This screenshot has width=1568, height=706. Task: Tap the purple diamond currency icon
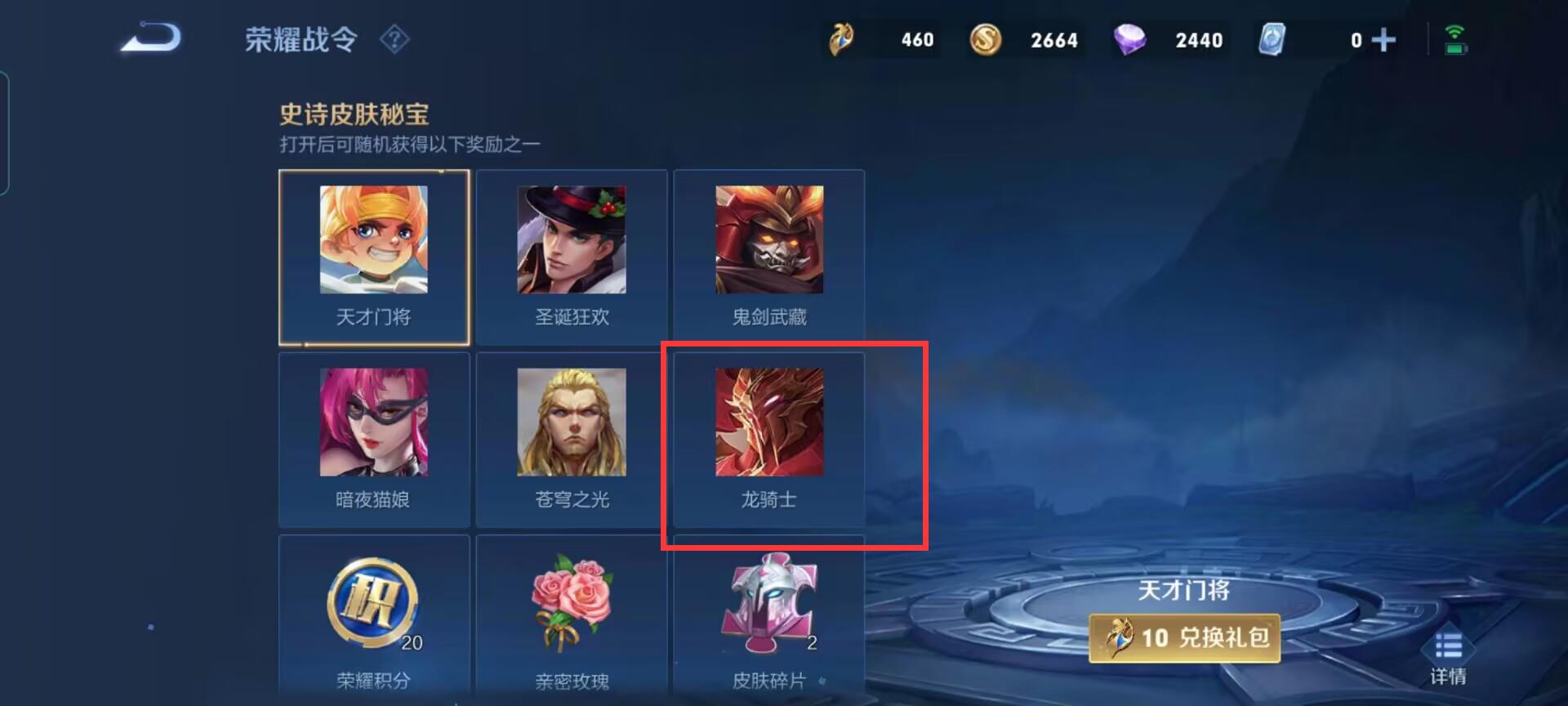pyautogui.click(x=1131, y=38)
